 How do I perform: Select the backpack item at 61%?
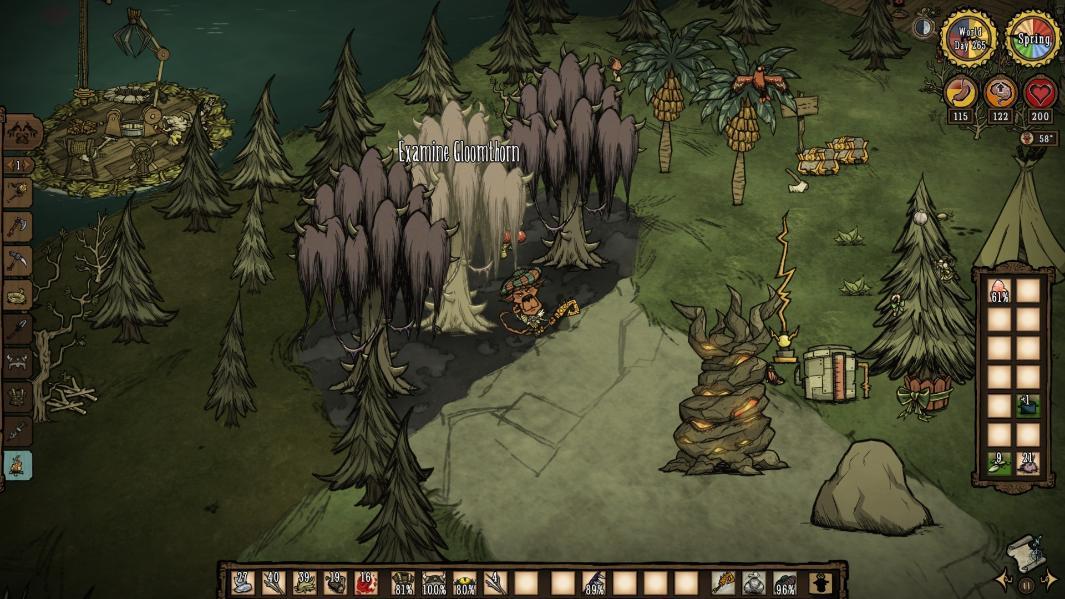point(999,292)
